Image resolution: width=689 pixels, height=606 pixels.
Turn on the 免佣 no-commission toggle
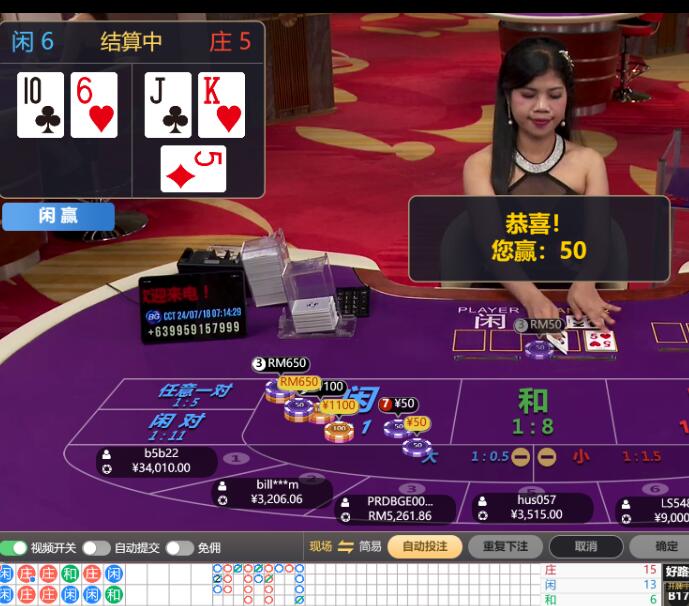tap(179, 548)
